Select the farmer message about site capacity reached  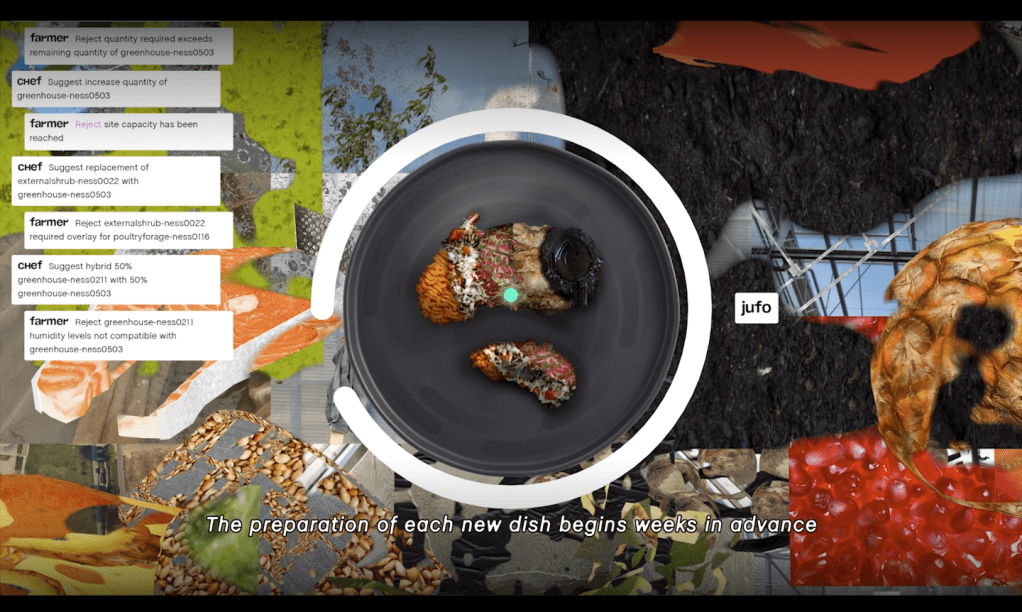pyautogui.click(x=128, y=131)
